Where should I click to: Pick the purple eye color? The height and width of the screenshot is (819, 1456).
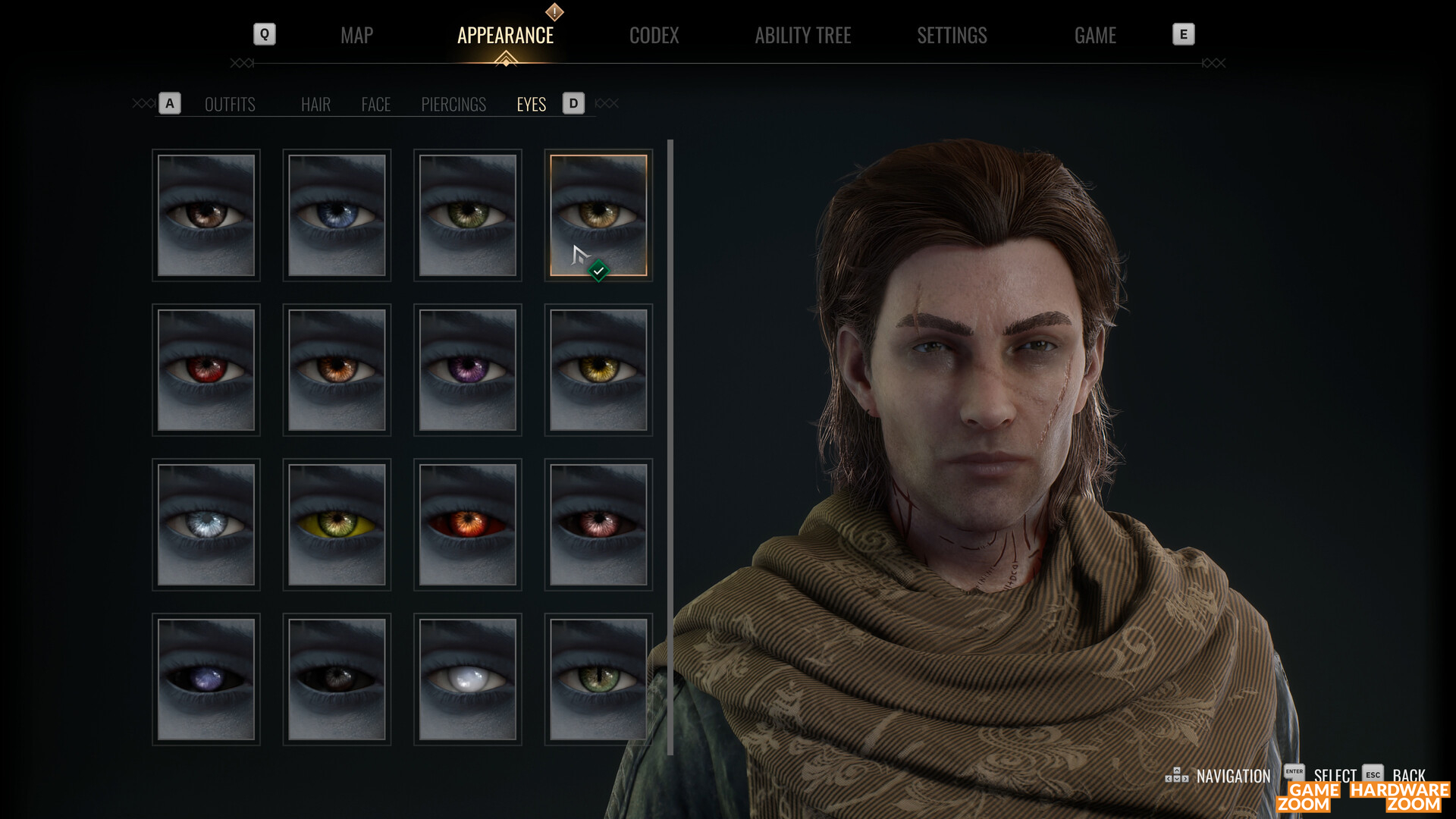468,370
